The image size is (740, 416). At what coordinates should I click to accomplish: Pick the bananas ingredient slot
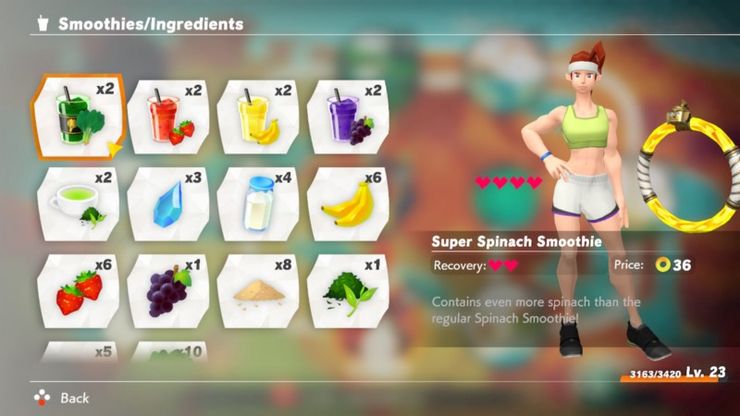tap(346, 203)
